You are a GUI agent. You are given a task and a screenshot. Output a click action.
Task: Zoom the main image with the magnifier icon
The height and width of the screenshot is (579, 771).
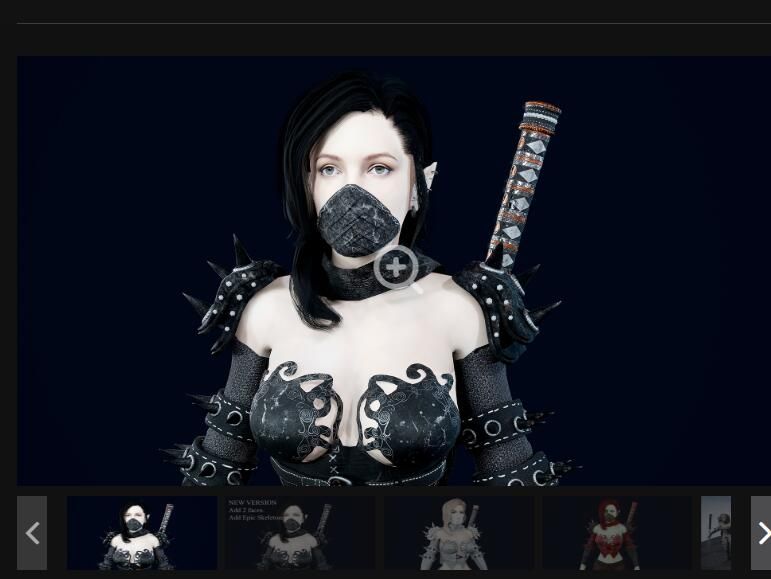pos(397,268)
